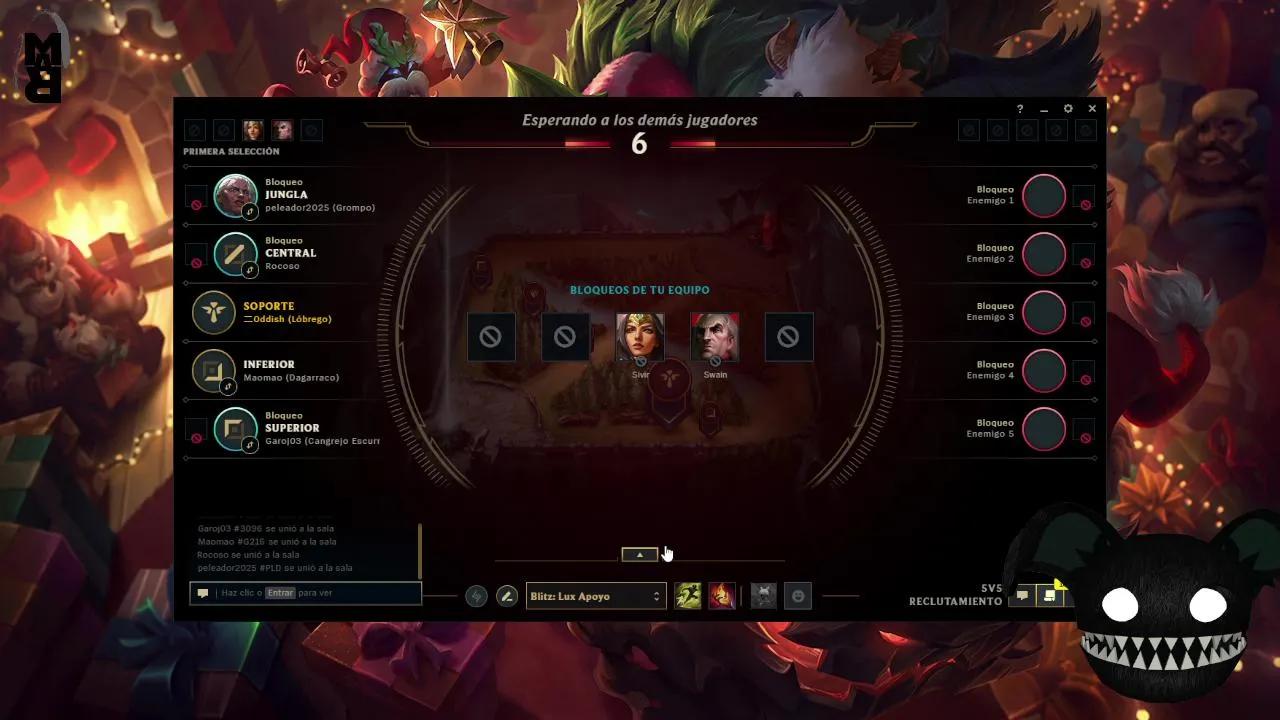Viewport: 1280px width, 720px height.
Task: Open the Blitz: Lux Apoyo rune page dropdown
Action: (595, 596)
